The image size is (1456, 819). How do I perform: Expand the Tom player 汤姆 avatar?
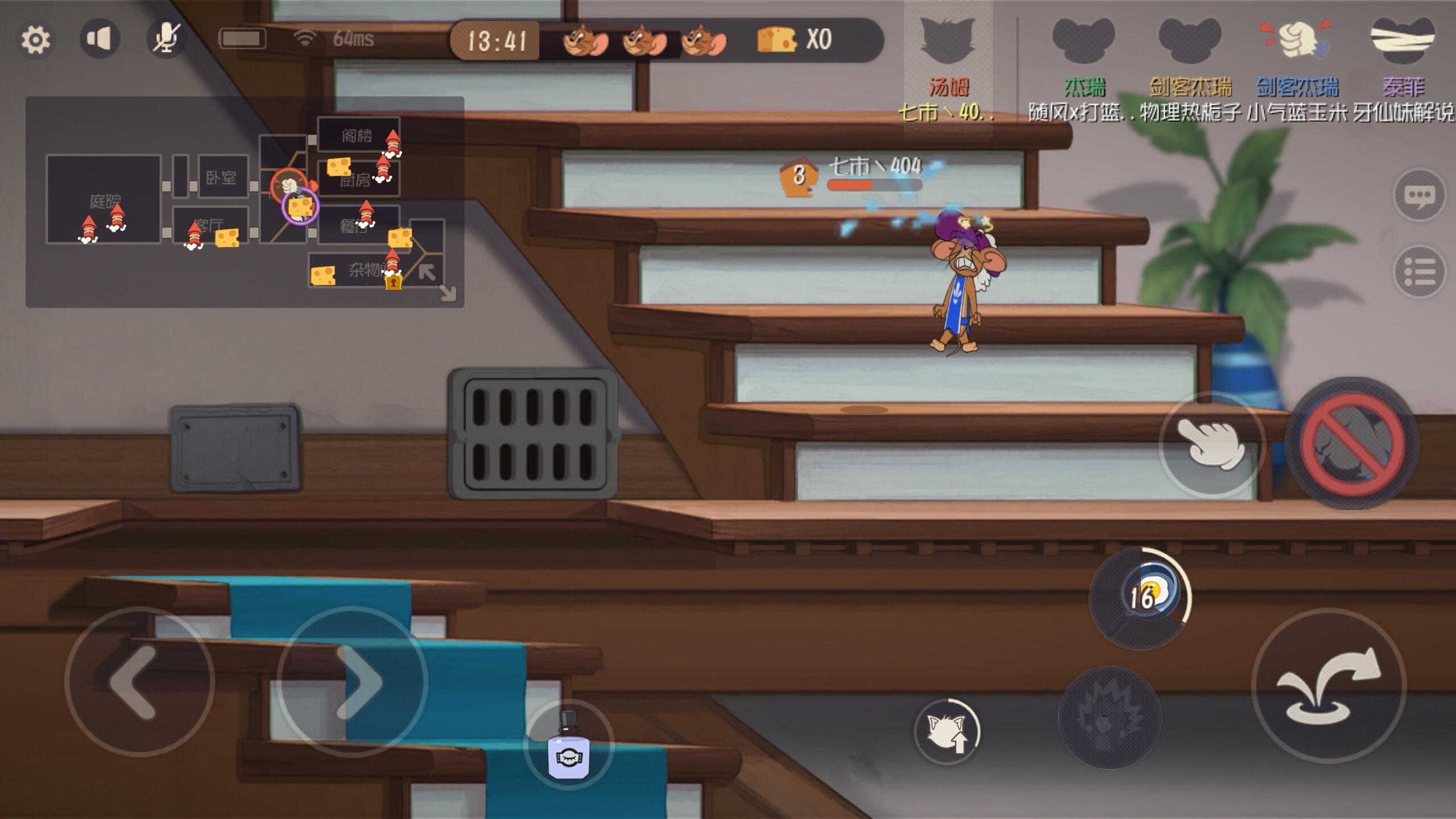946,43
